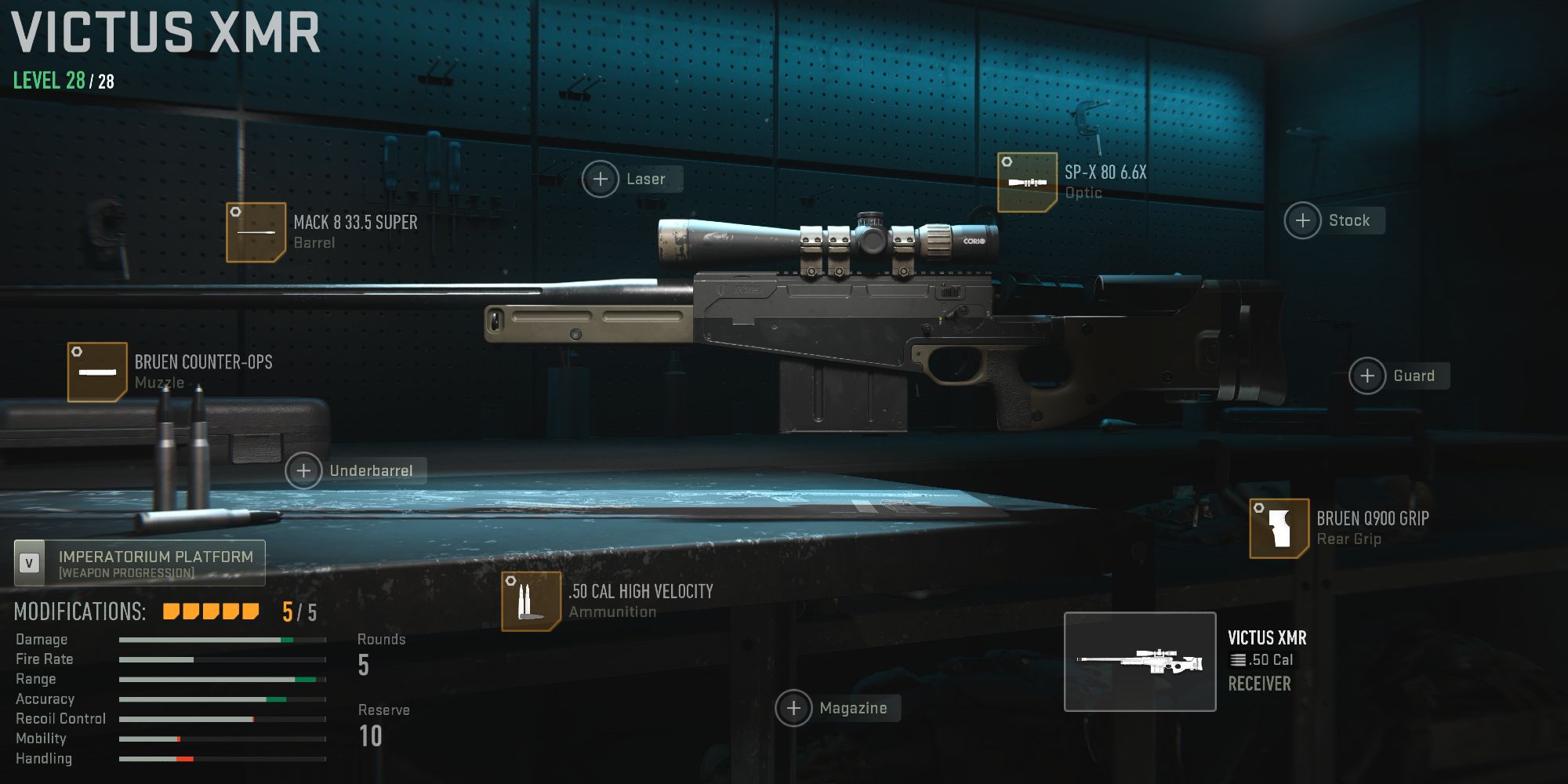Select the MACK 8 33.5 SUPER barrel attachment

[254, 232]
